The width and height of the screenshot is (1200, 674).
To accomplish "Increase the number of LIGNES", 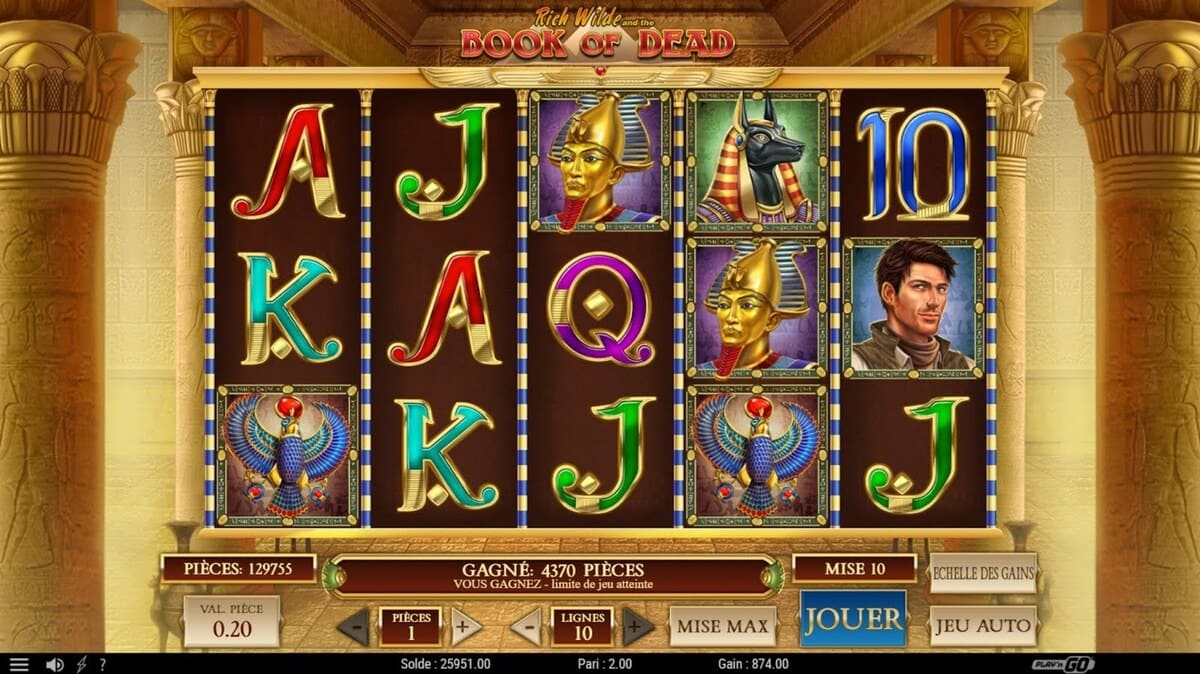I will [637, 627].
